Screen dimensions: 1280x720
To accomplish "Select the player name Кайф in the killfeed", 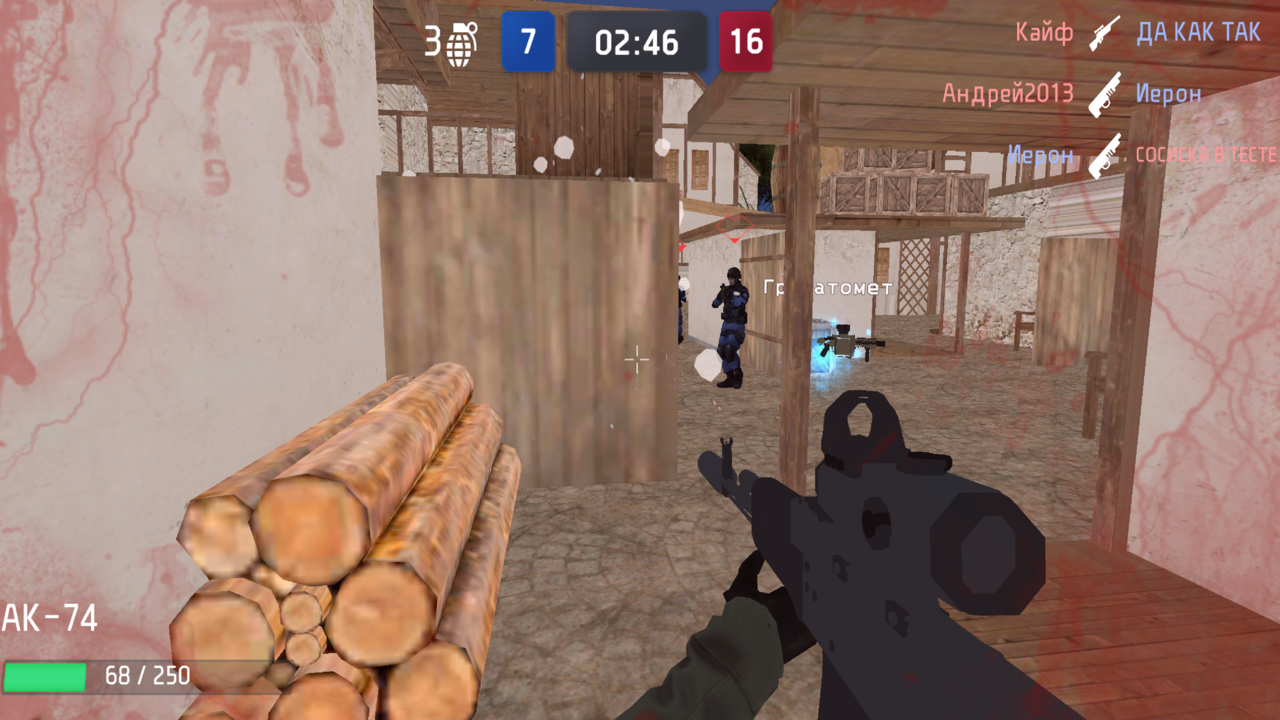I will pos(1043,31).
